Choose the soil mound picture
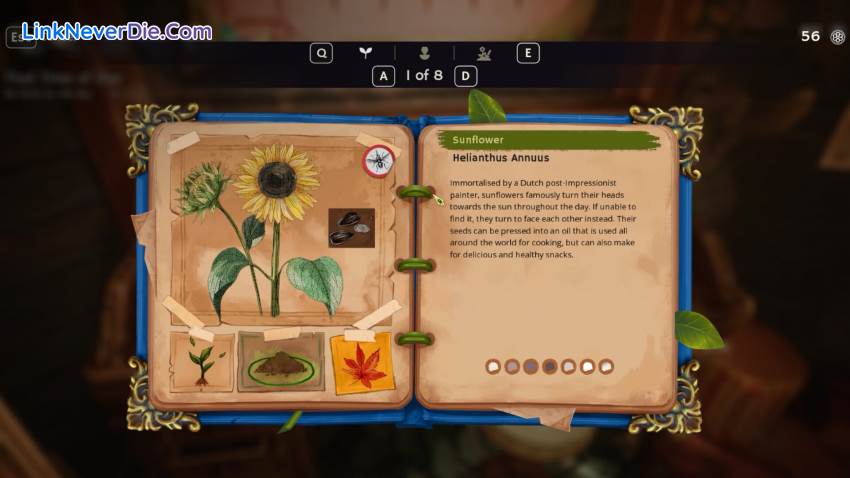 click(281, 364)
